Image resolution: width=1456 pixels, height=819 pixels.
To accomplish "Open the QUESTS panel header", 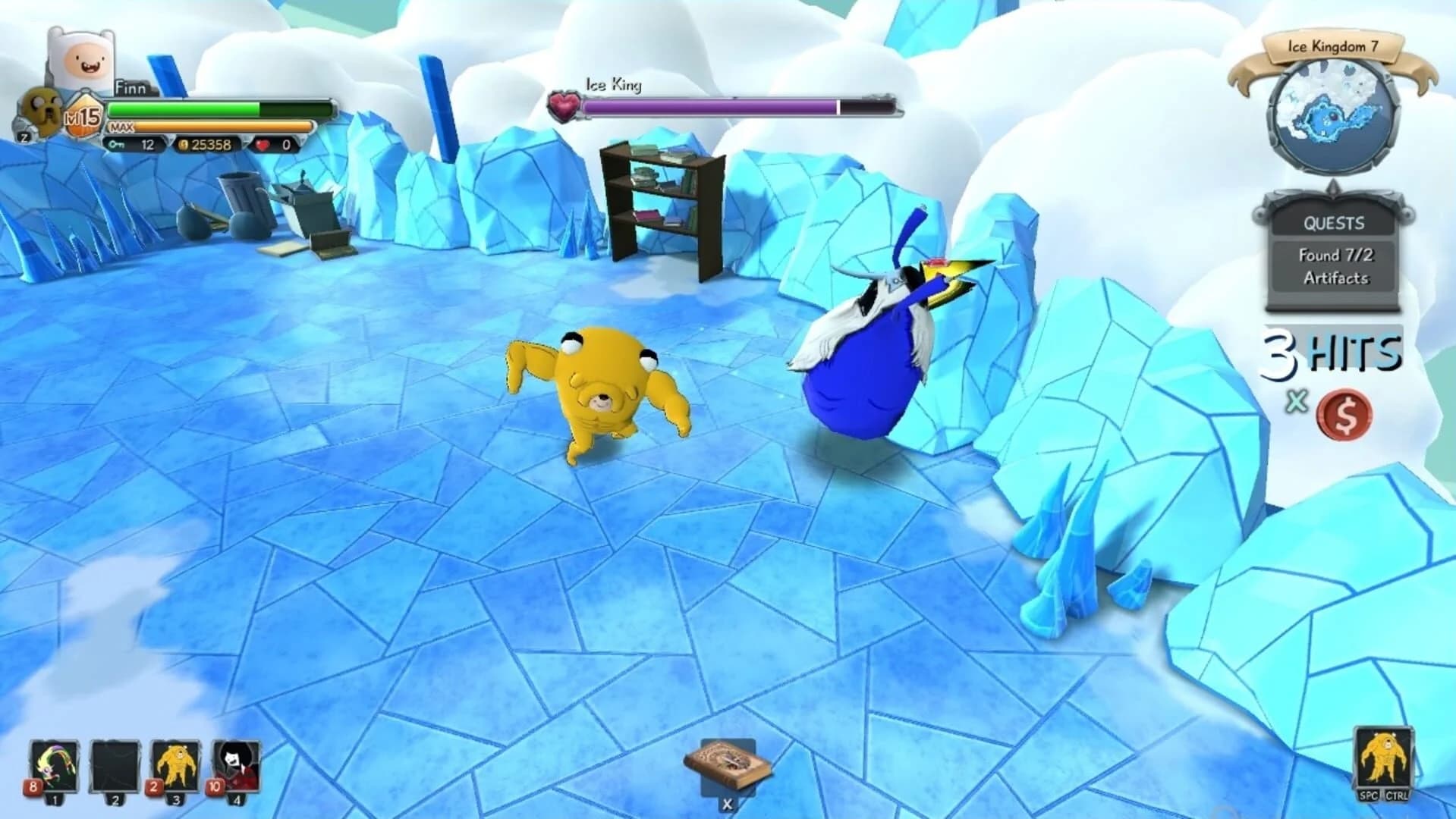I will point(1332,223).
